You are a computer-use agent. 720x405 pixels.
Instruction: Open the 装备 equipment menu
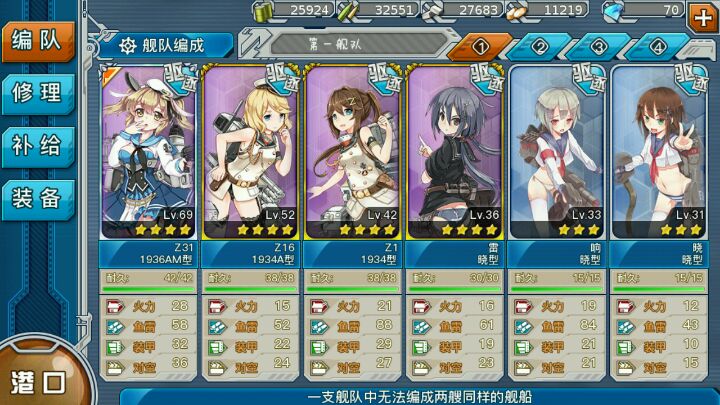(37, 197)
